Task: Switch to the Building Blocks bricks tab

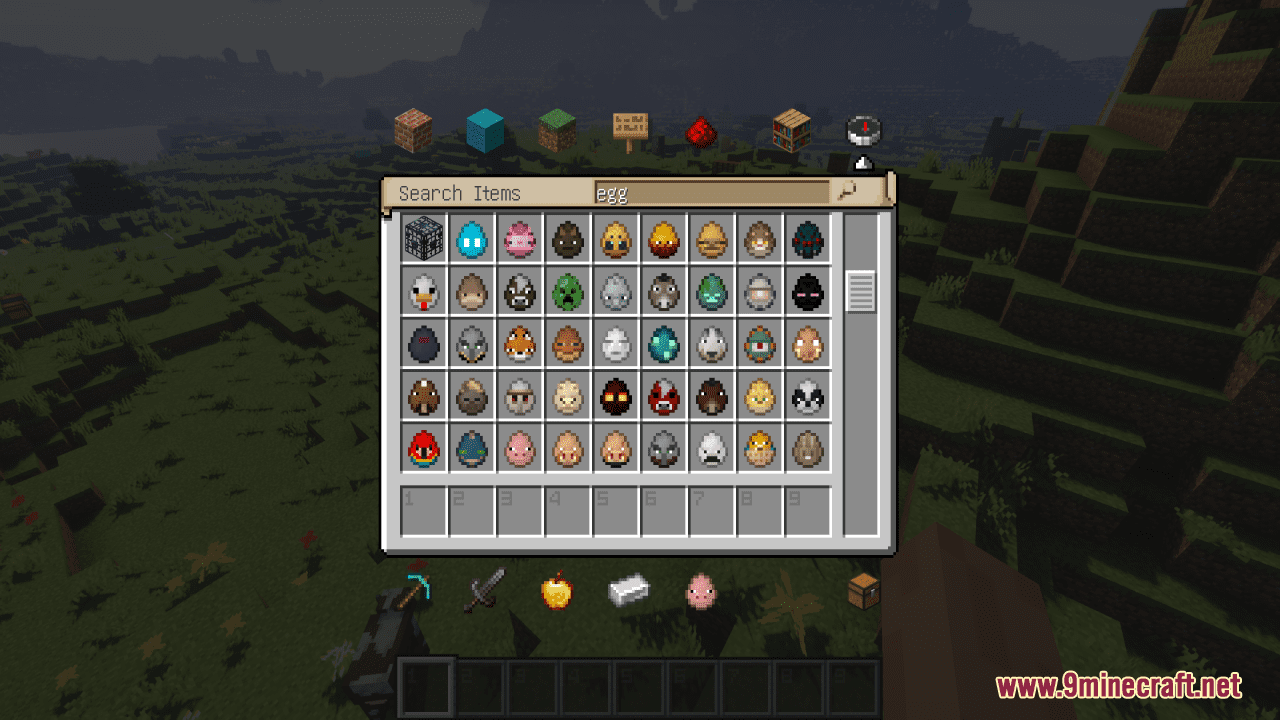Action: (415, 130)
